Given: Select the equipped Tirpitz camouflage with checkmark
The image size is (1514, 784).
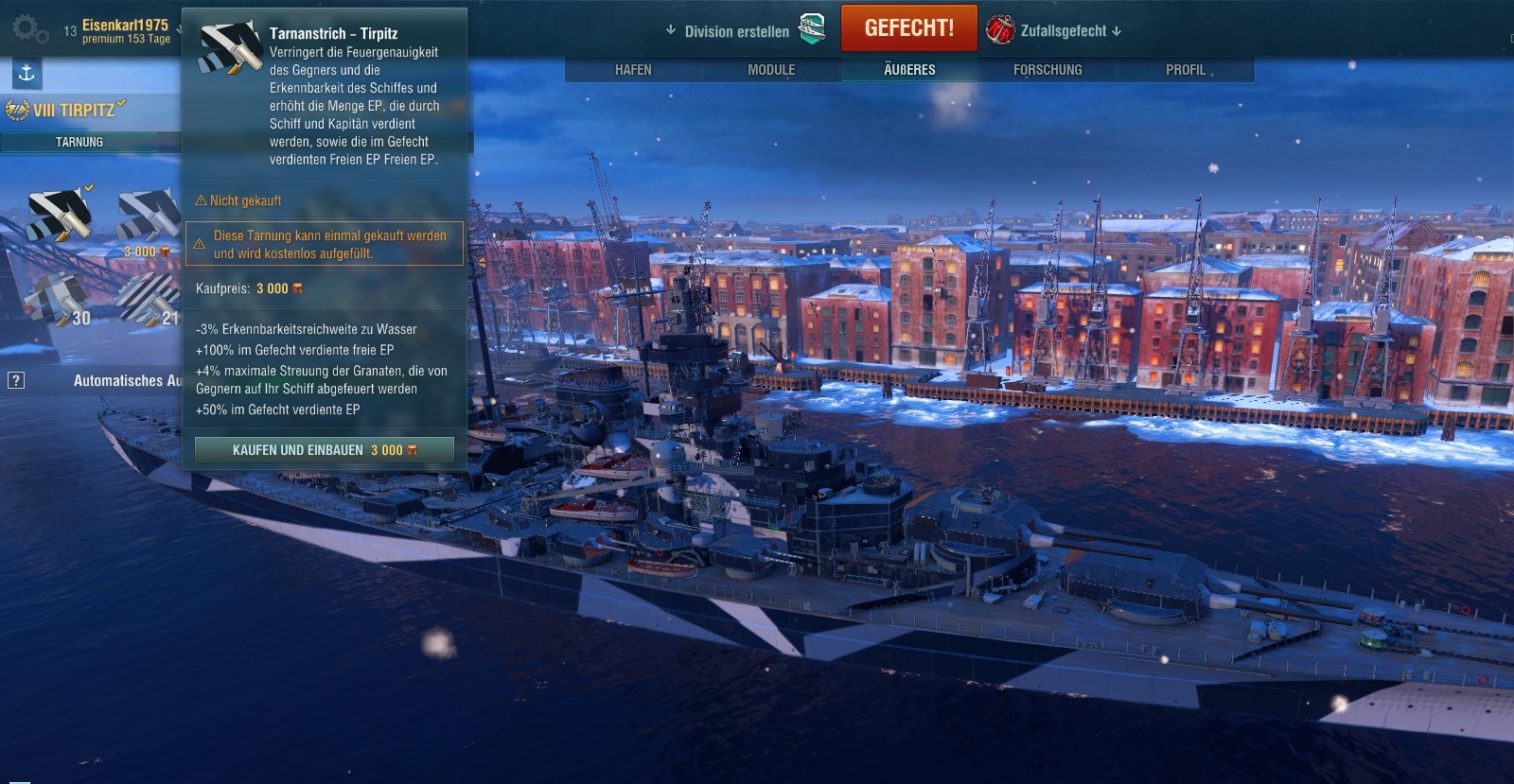Looking at the screenshot, I should 60,216.
